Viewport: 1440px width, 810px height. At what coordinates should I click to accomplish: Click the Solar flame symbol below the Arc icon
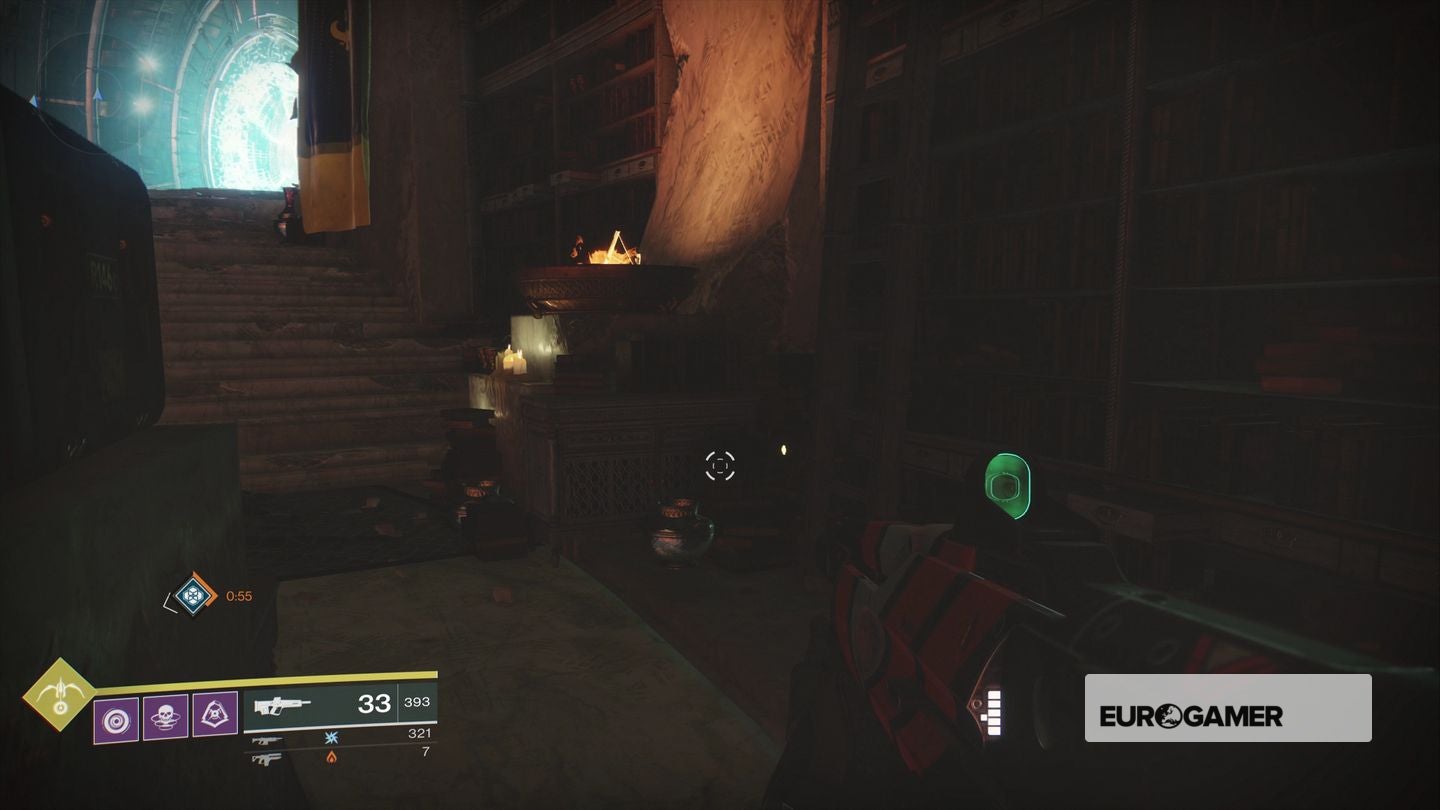coord(332,758)
